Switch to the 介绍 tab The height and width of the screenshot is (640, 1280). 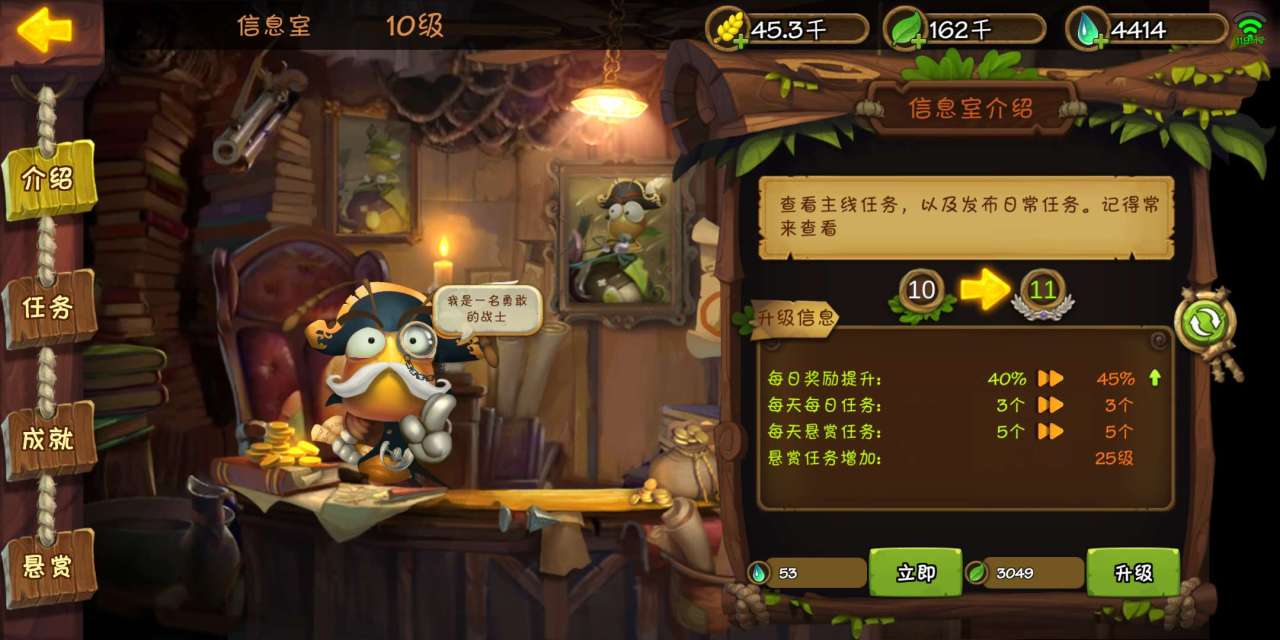[48, 180]
